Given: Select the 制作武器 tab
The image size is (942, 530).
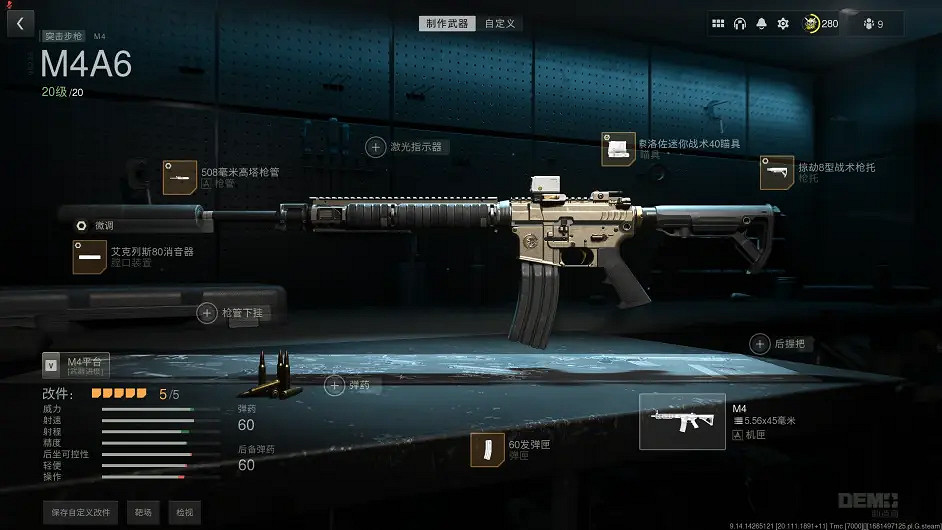Looking at the screenshot, I should [448, 23].
